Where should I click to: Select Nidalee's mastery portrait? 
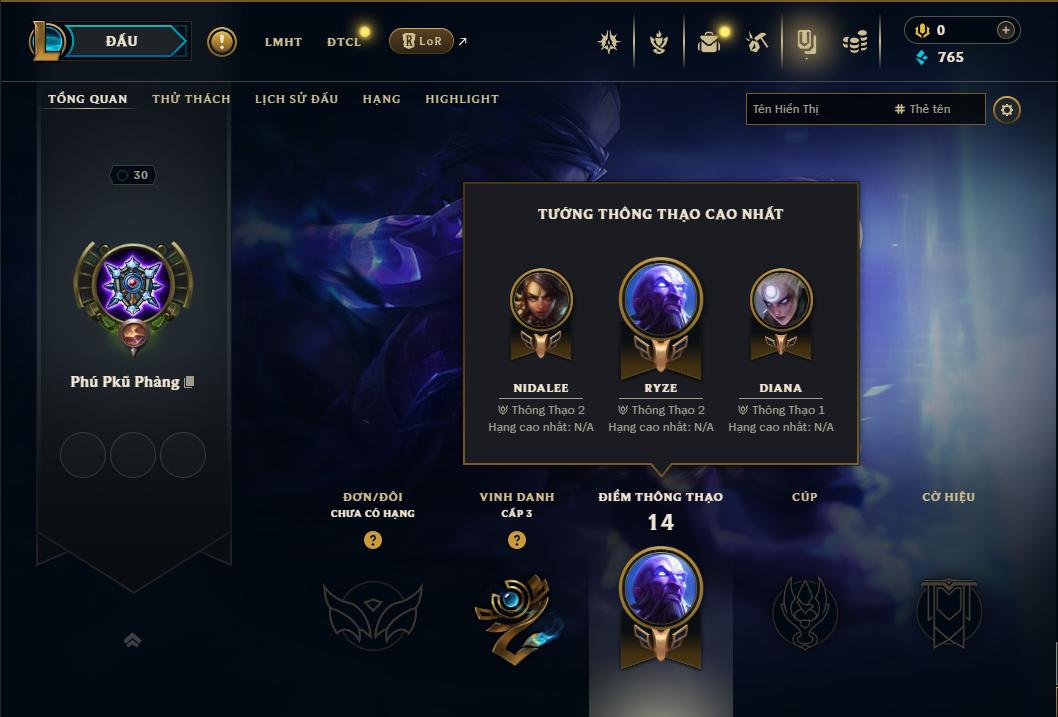pyautogui.click(x=541, y=299)
